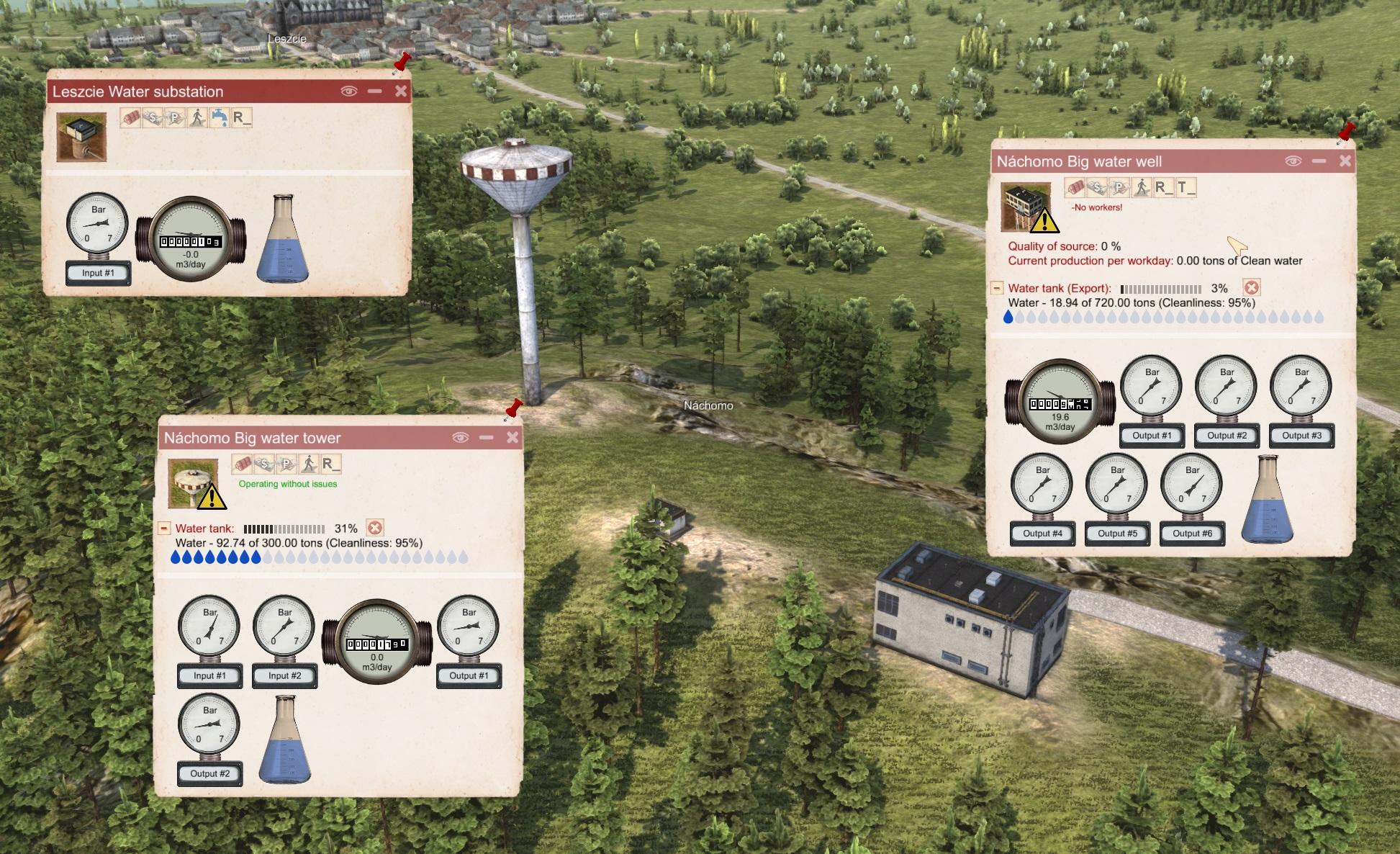Screen dimensions: 1400x854
Task: Minimize the Náchomo Big water well window
Action: point(1319,161)
